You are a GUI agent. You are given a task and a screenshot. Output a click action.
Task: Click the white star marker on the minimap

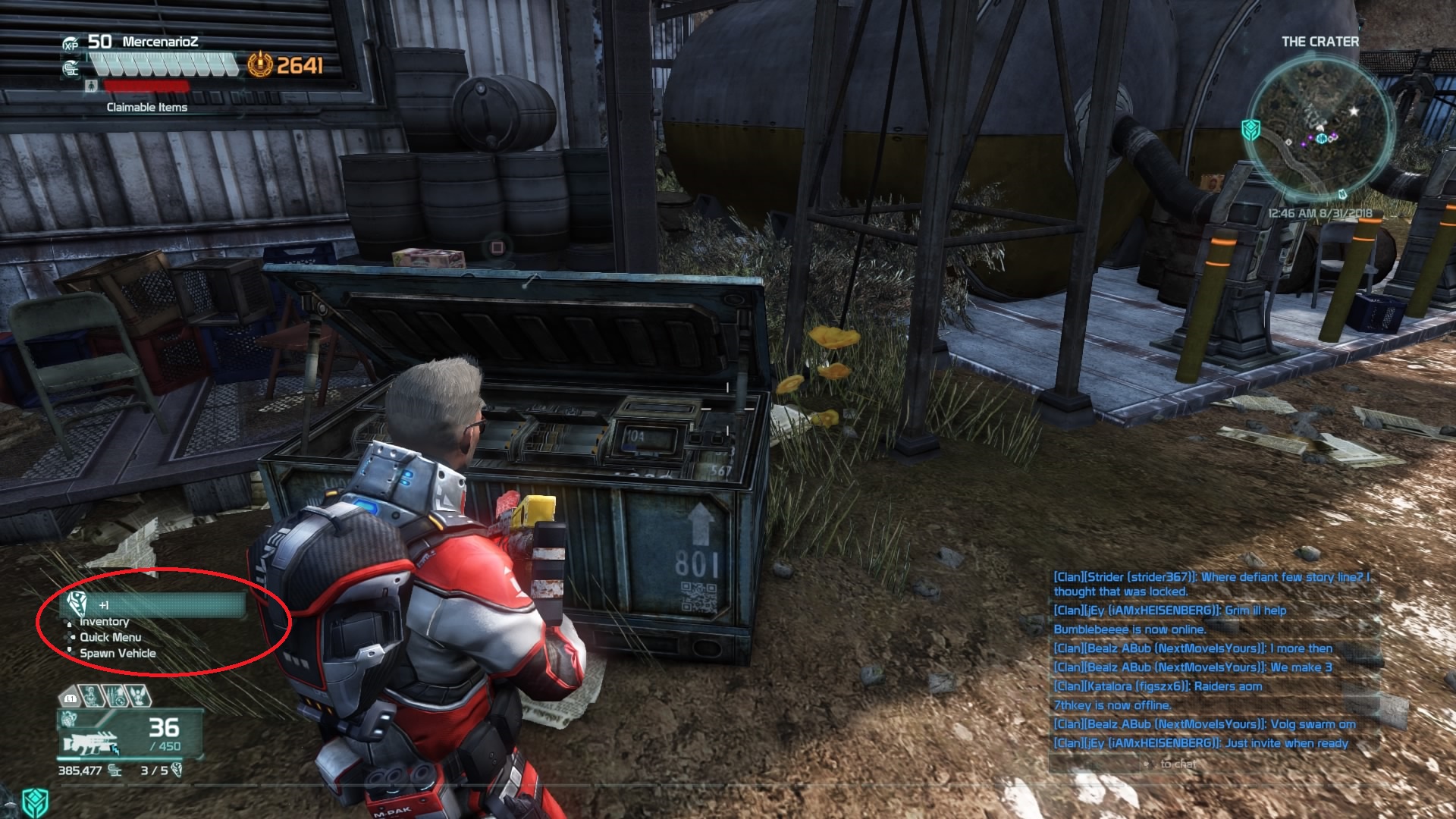coord(1354,111)
